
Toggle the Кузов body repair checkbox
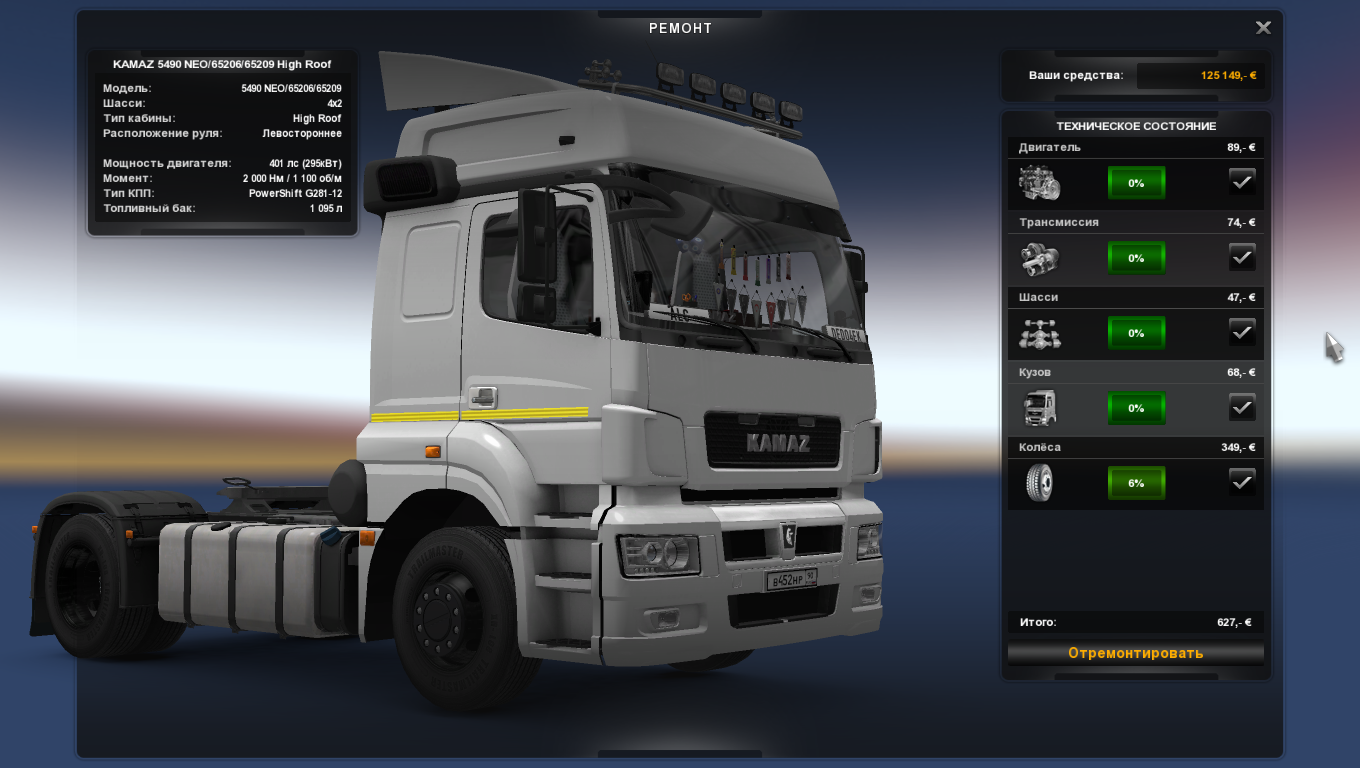1241,407
